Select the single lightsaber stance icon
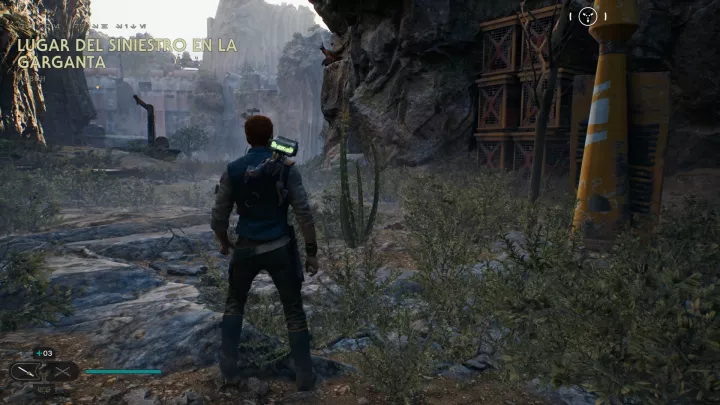Screen dimensions: 720x405 [26, 371]
